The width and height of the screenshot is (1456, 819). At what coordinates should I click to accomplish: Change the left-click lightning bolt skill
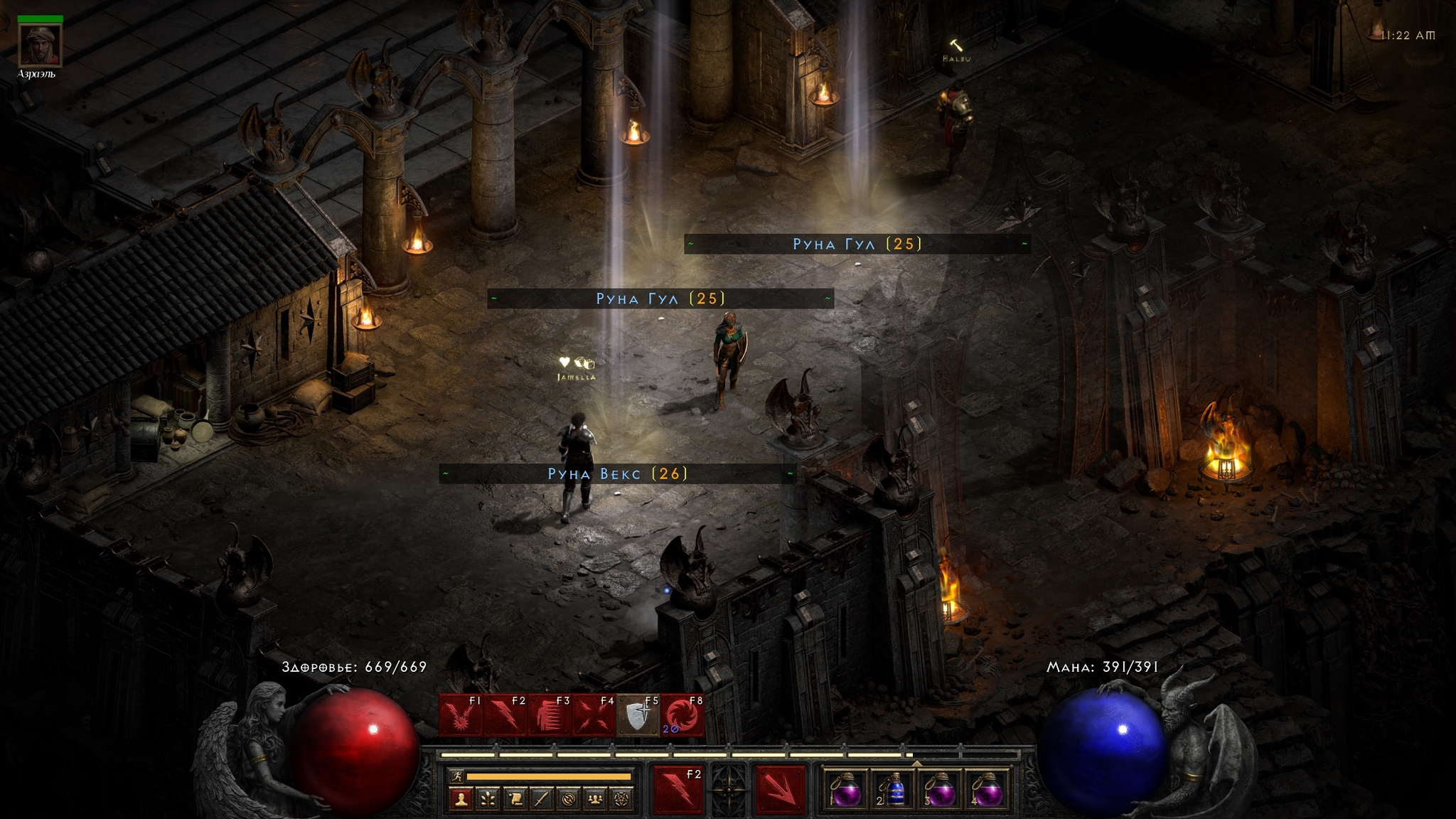pos(678,788)
